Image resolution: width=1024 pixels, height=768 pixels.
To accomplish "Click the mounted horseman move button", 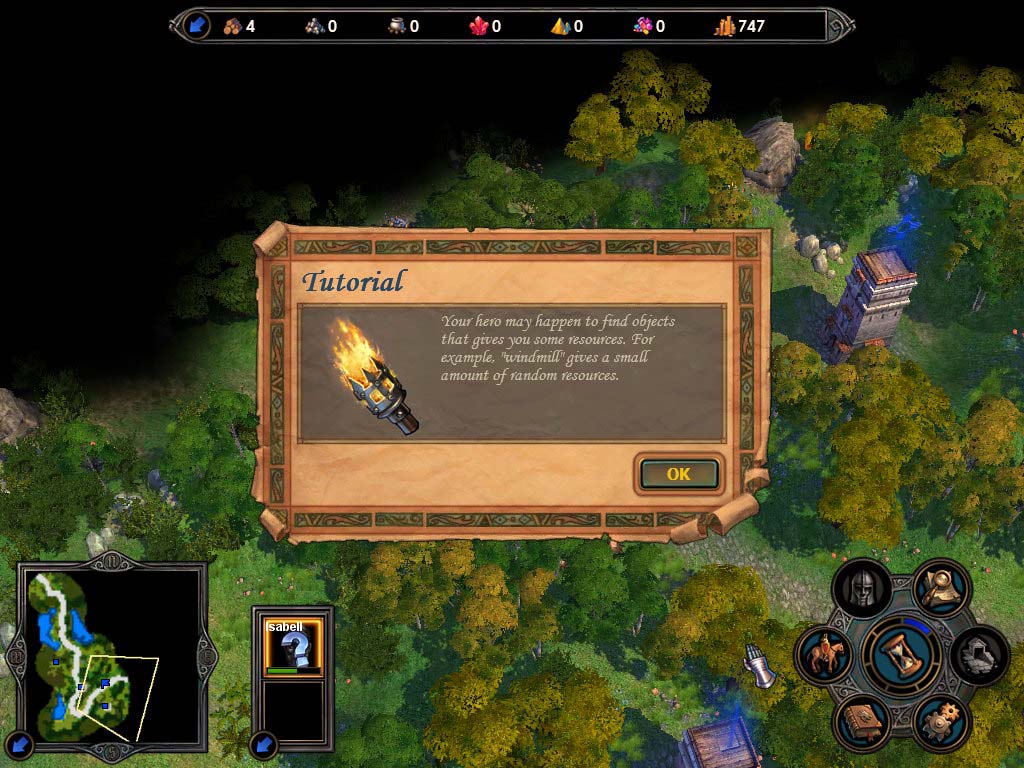I will point(824,656).
